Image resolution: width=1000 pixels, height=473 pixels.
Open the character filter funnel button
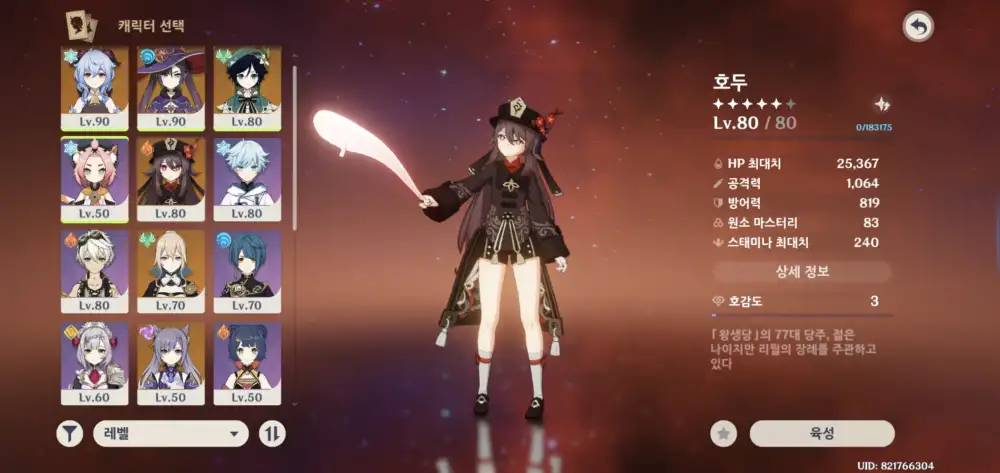pyautogui.click(x=69, y=433)
